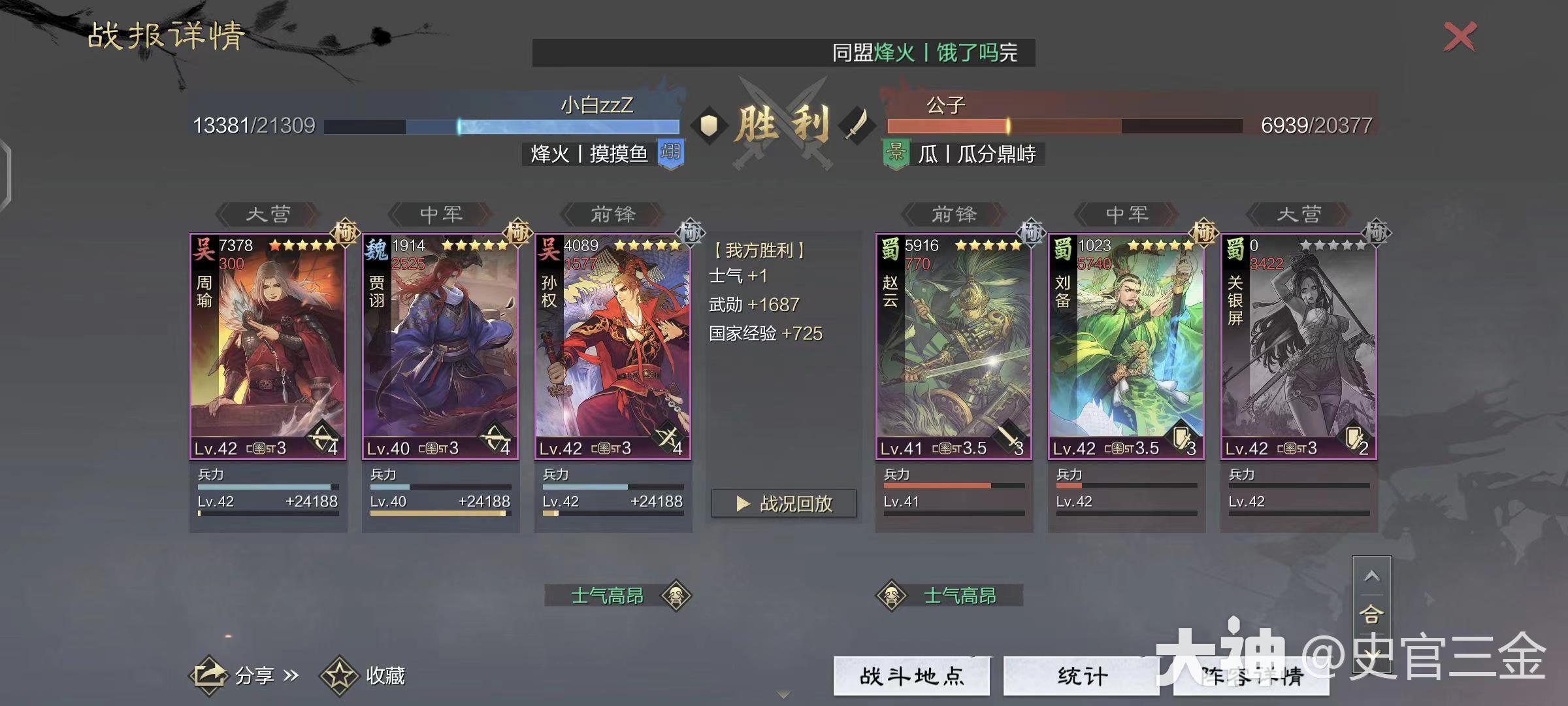Start the 战况回放 battle replay
Image resolution: width=1568 pixels, height=706 pixels.
[x=783, y=503]
